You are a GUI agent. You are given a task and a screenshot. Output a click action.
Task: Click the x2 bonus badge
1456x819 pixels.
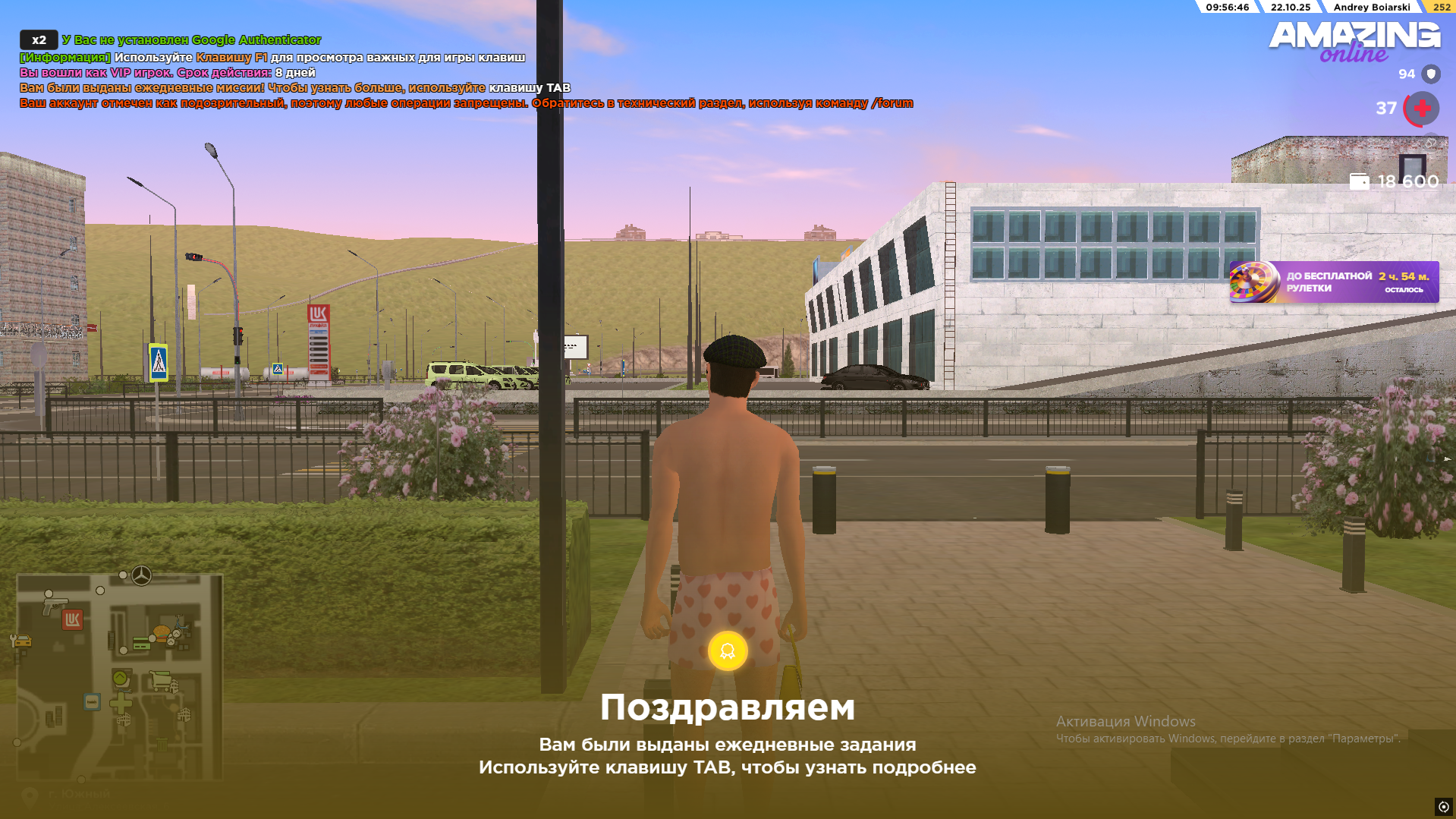click(39, 40)
